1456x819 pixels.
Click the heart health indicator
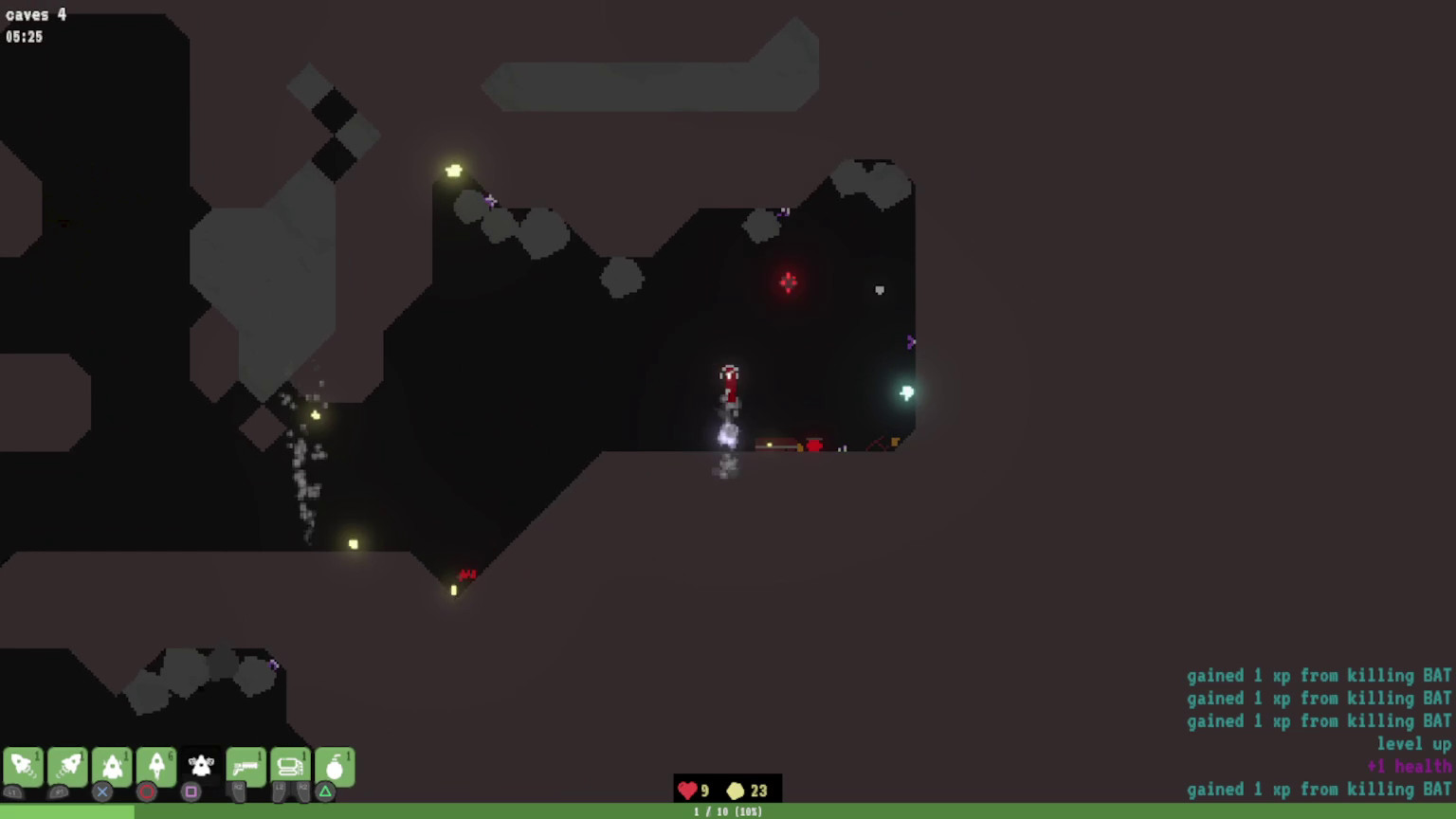click(688, 789)
